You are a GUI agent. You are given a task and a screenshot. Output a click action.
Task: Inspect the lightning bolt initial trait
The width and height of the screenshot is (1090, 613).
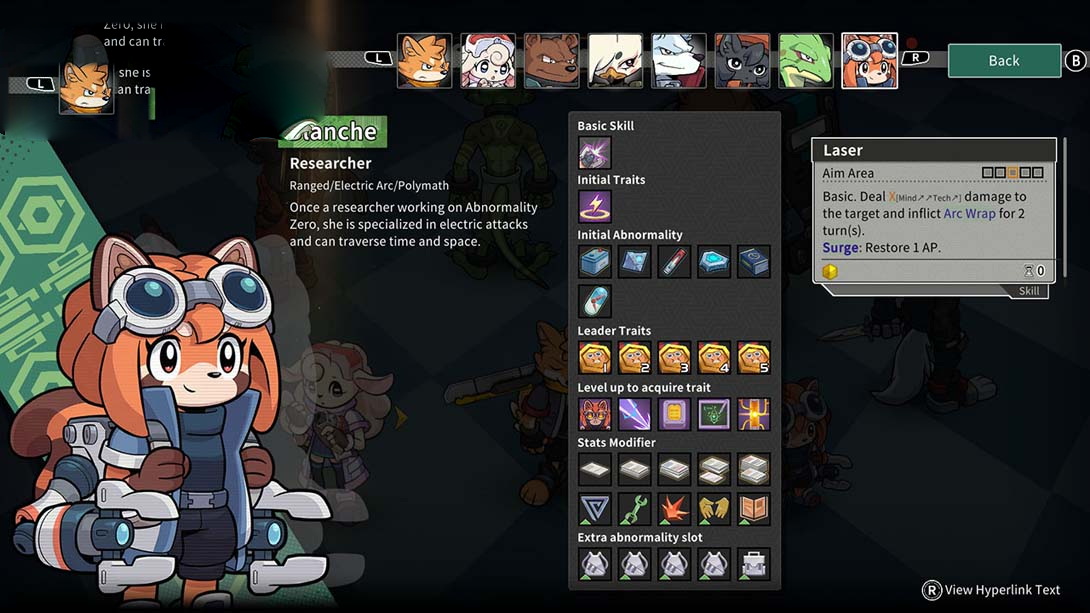click(594, 207)
